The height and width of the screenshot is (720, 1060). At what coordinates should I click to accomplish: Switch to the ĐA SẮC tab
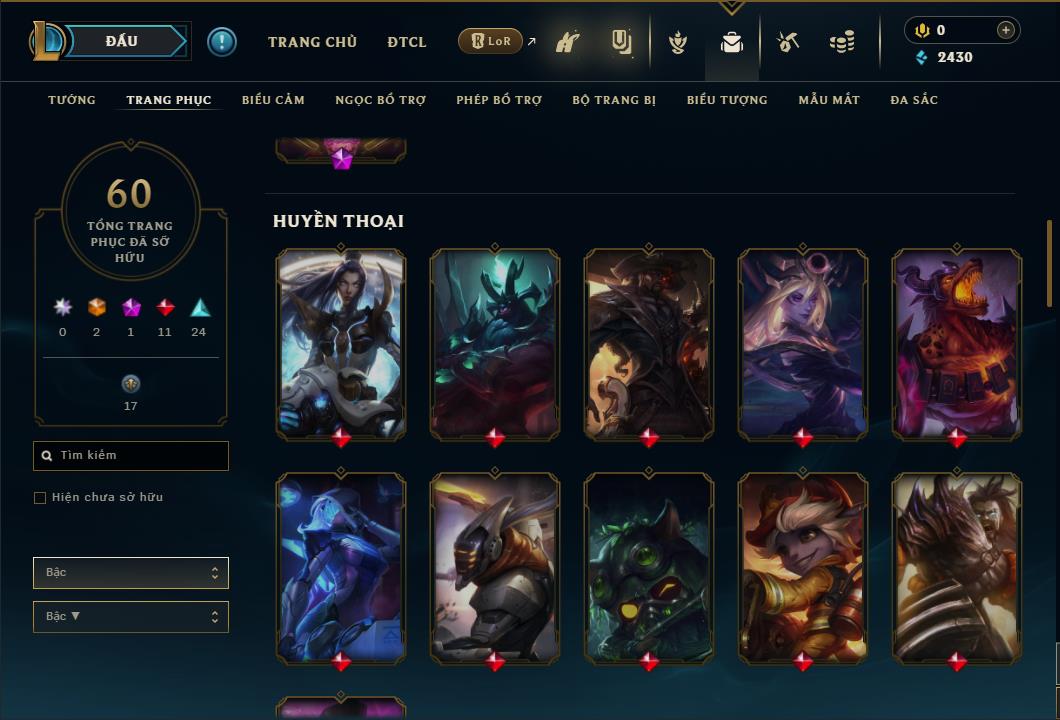coord(914,100)
